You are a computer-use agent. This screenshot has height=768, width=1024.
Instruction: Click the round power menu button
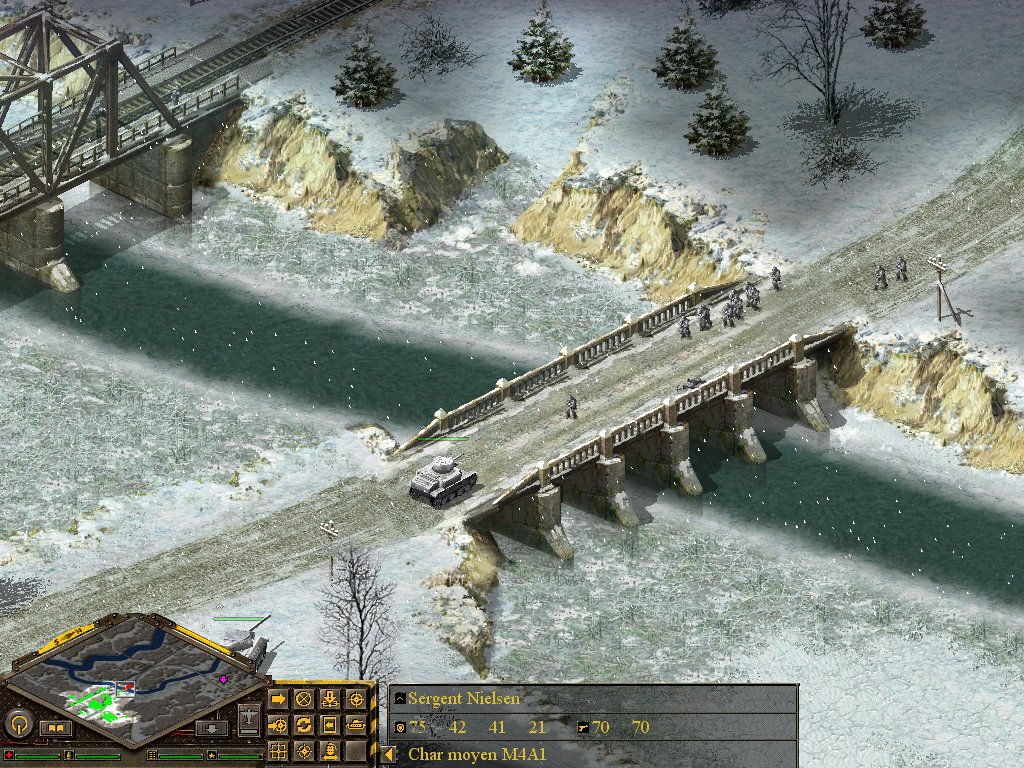[x=20, y=722]
